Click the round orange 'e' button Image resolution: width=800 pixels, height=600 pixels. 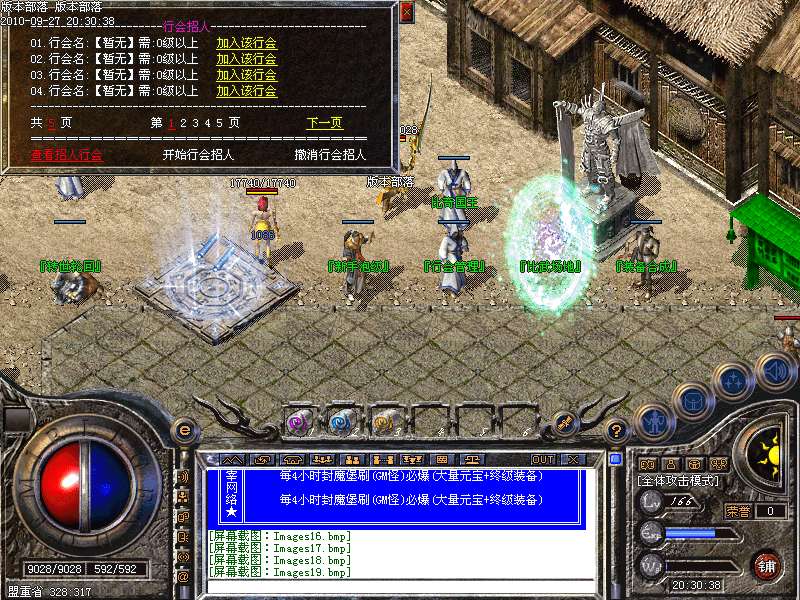(x=184, y=430)
